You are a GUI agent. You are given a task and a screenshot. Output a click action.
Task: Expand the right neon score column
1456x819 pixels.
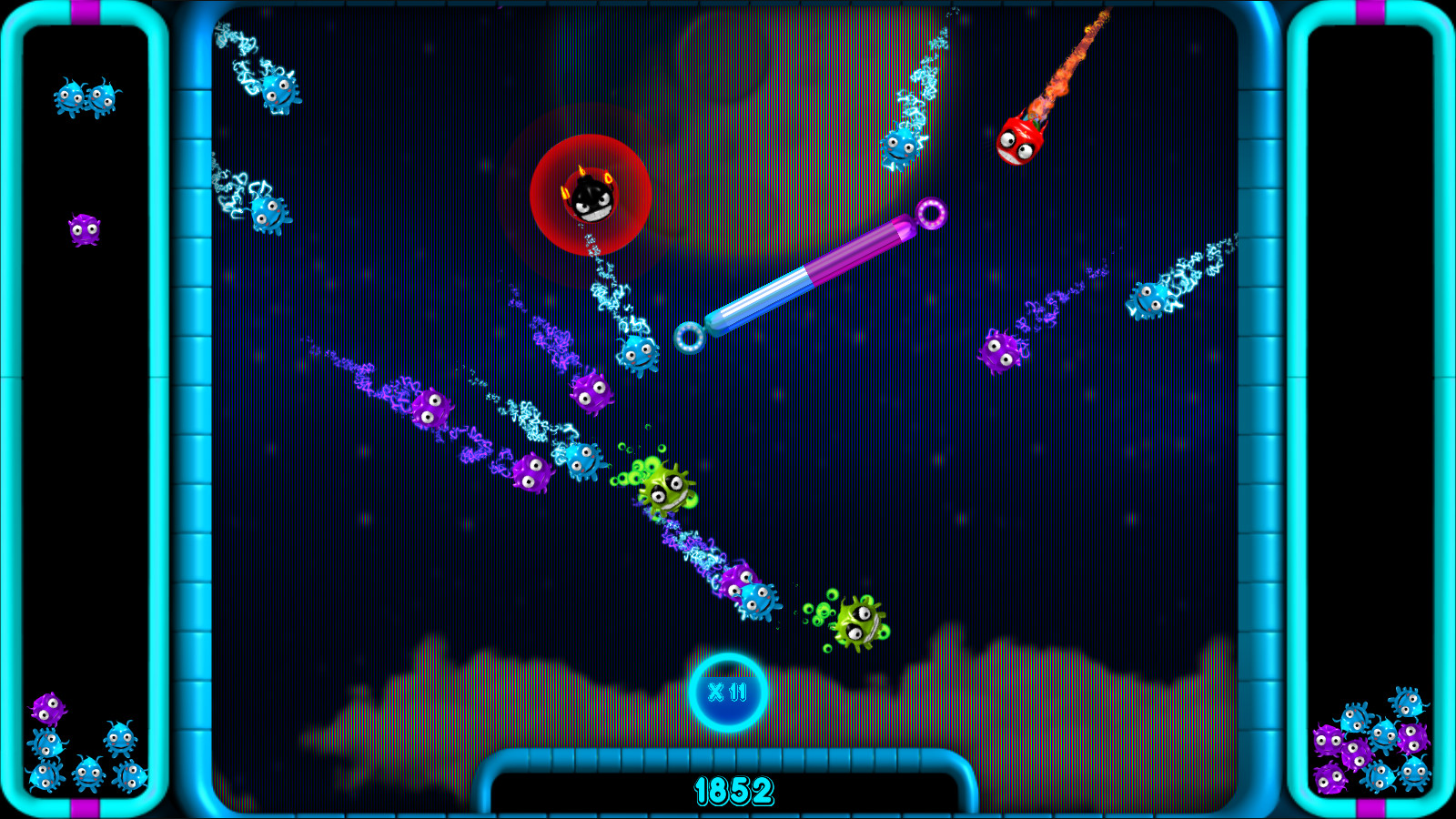click(x=1261, y=409)
